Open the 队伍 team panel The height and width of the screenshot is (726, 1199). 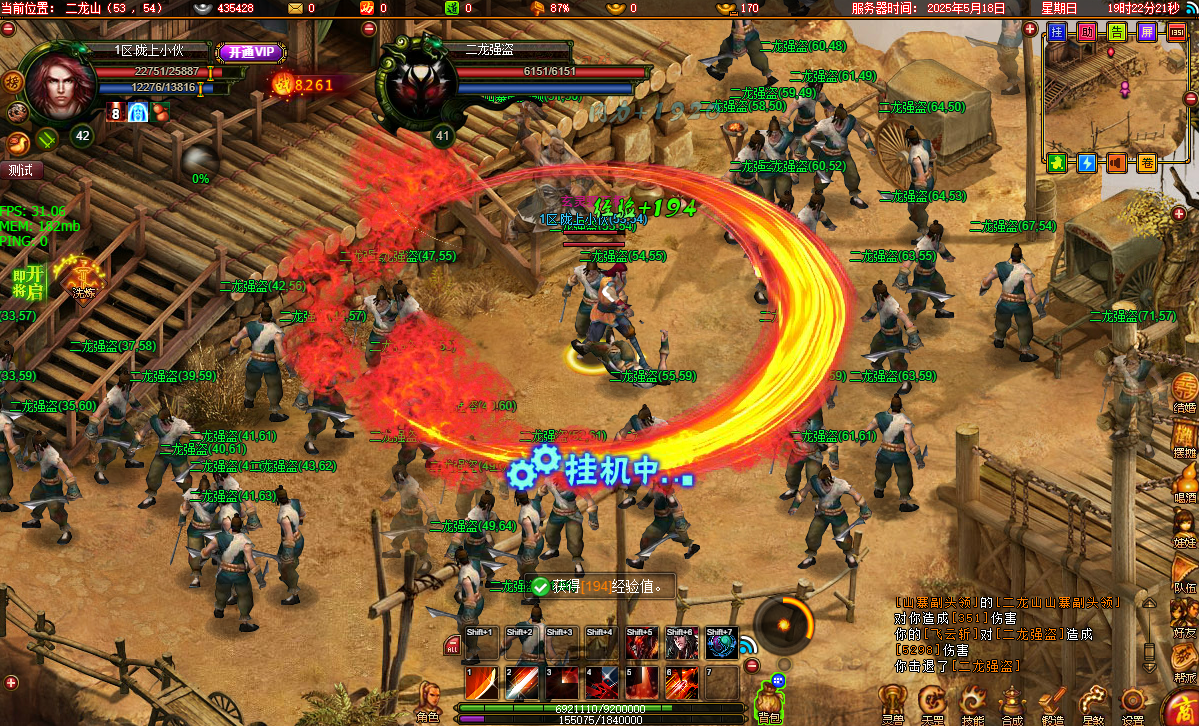click(1185, 572)
